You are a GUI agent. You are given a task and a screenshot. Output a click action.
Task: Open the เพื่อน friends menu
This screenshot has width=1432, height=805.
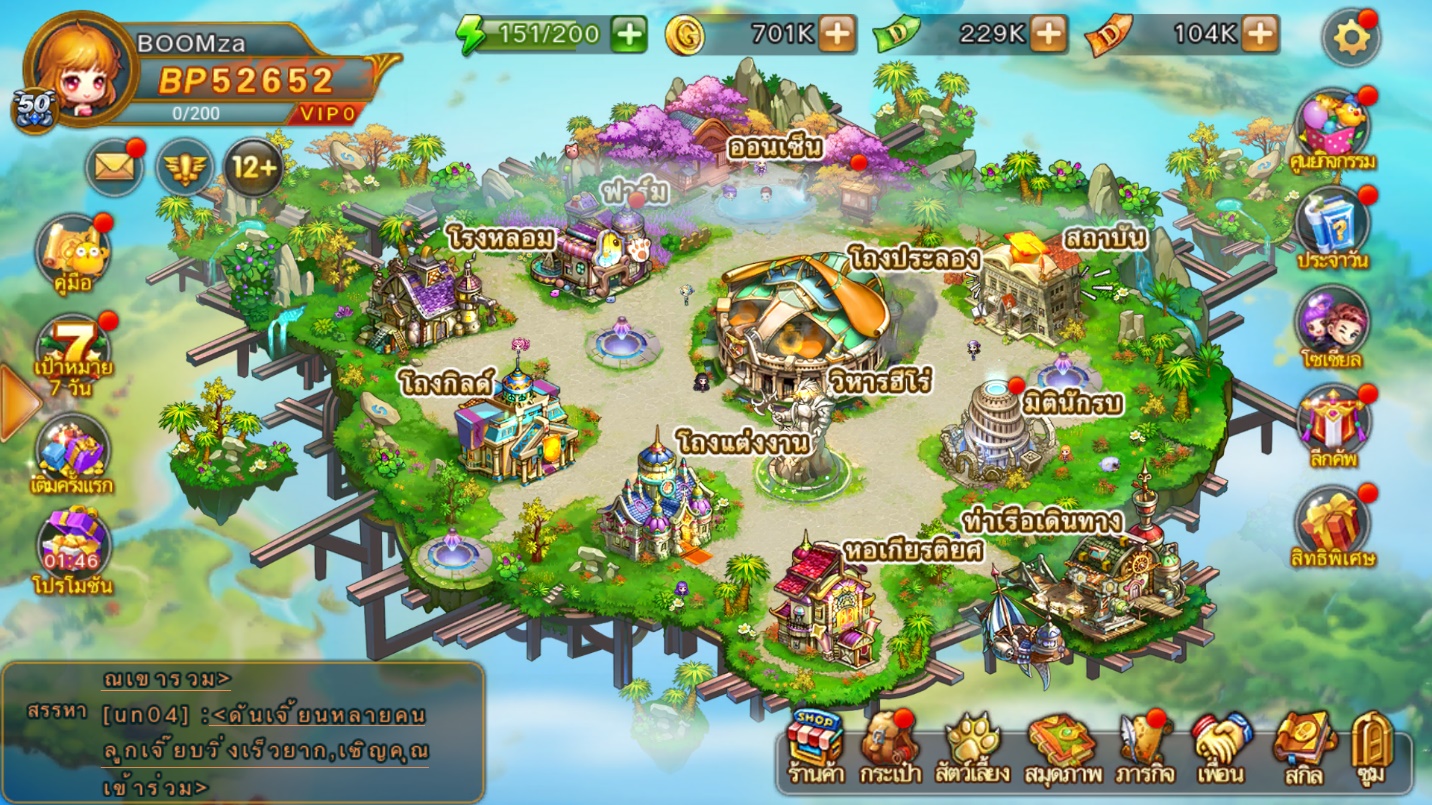click(x=1220, y=744)
